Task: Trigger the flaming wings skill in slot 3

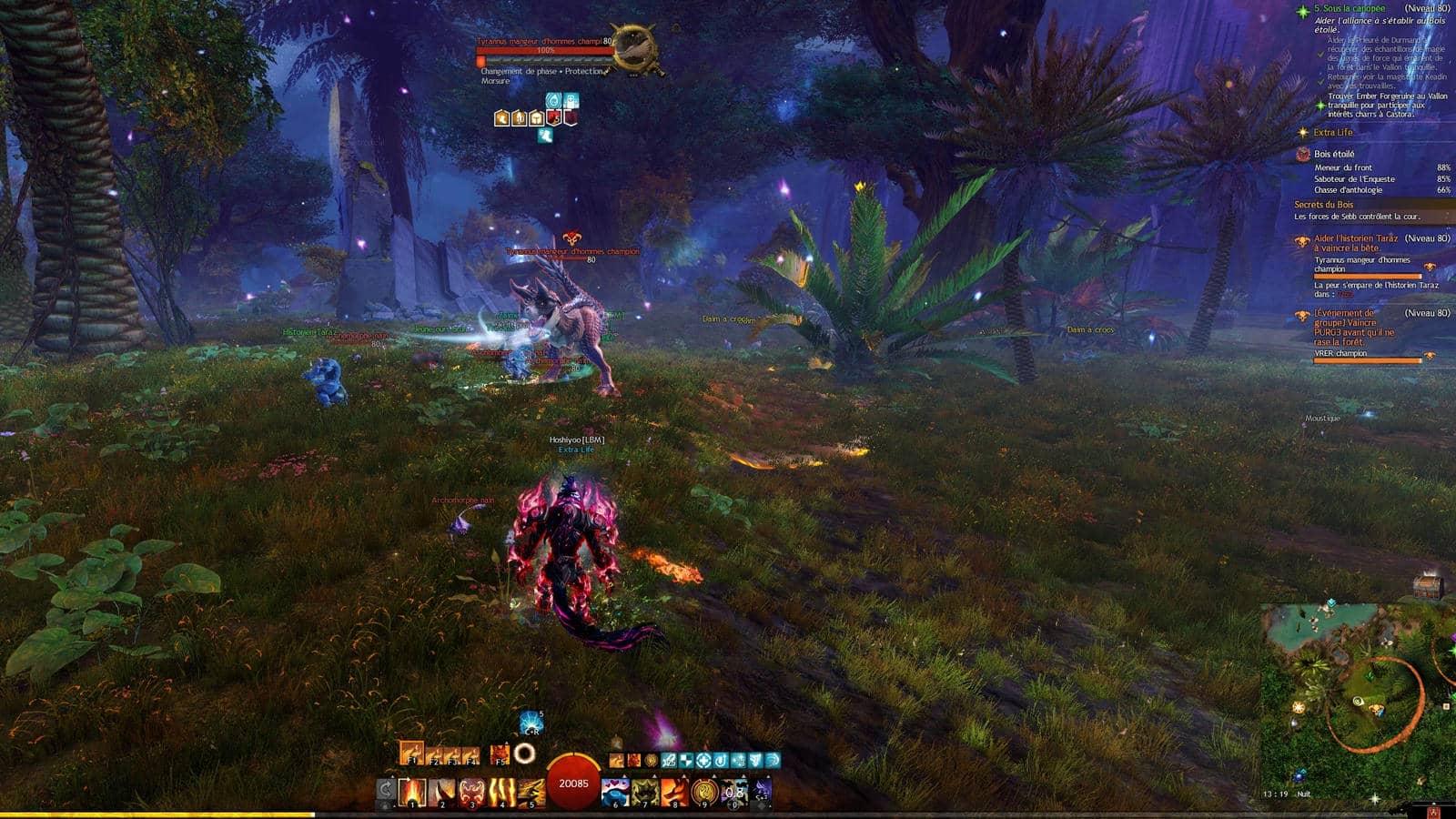Action: point(472,791)
